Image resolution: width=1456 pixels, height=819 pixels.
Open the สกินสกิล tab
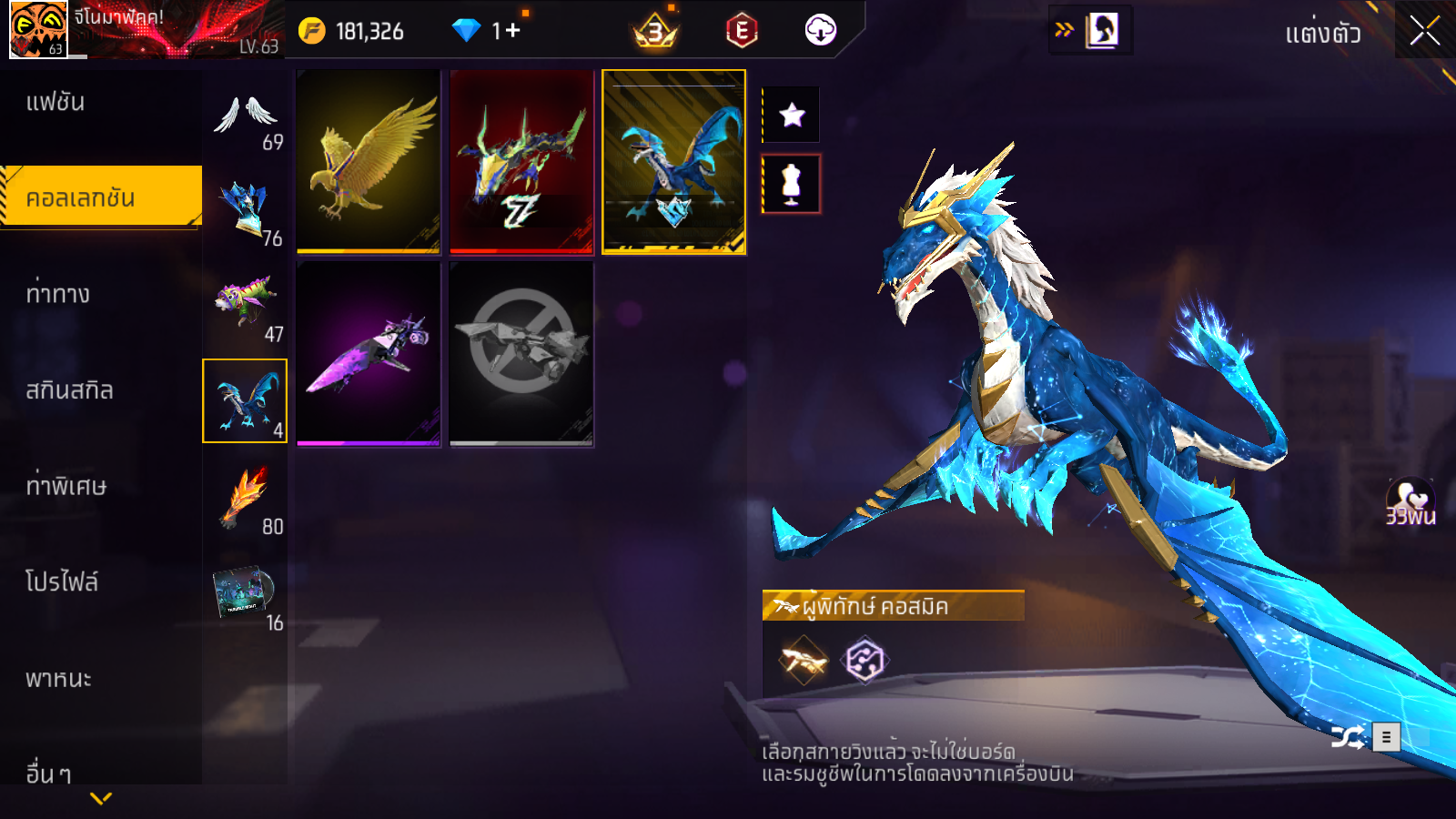click(x=69, y=390)
